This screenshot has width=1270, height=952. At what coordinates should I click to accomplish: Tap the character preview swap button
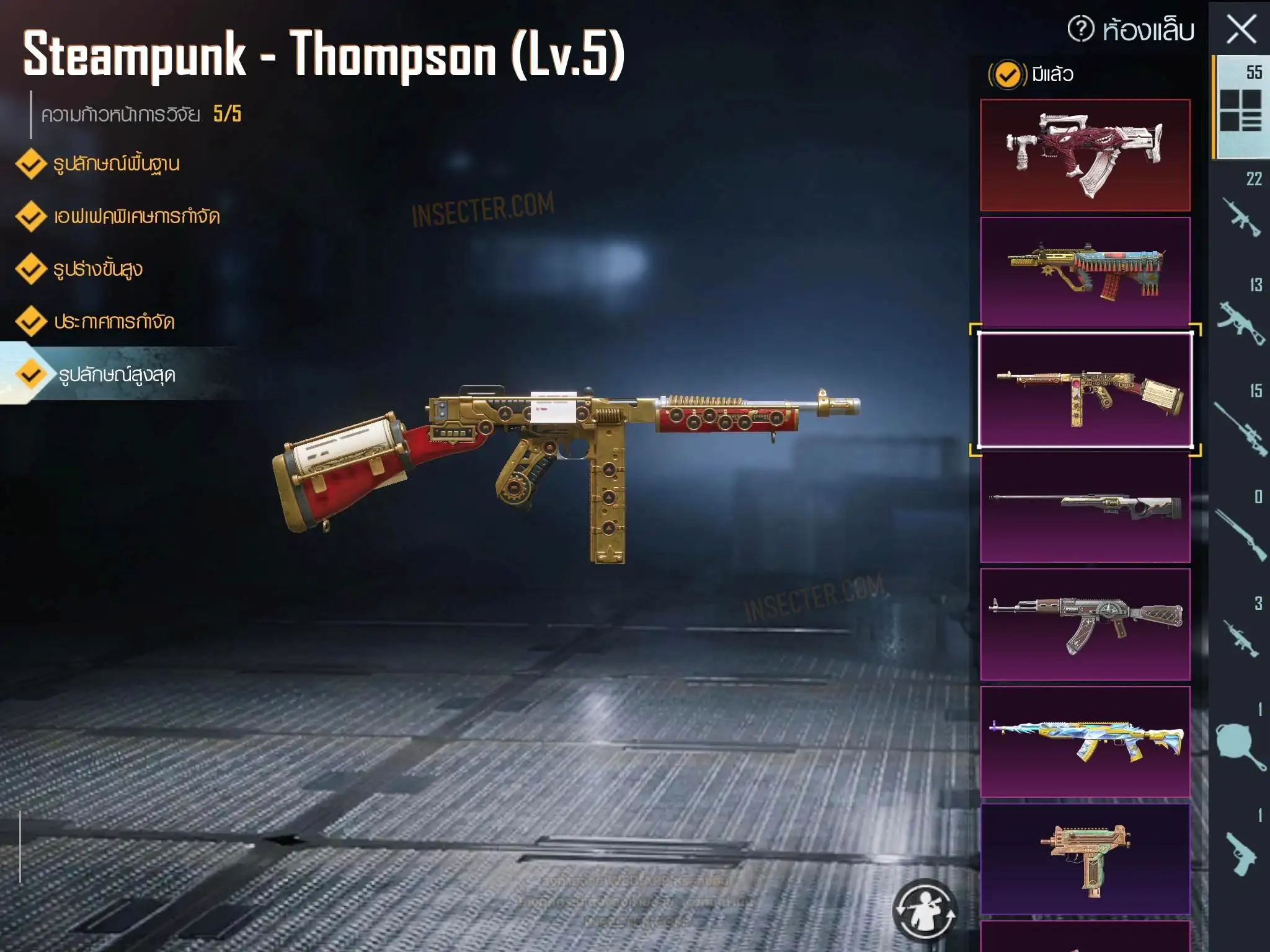pyautogui.click(x=925, y=909)
